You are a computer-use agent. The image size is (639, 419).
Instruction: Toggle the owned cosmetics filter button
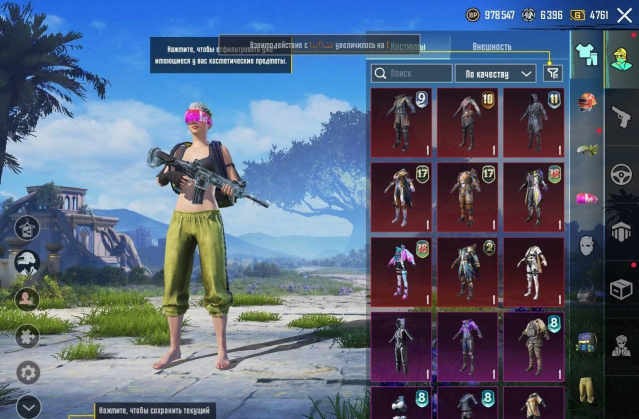[x=553, y=72]
